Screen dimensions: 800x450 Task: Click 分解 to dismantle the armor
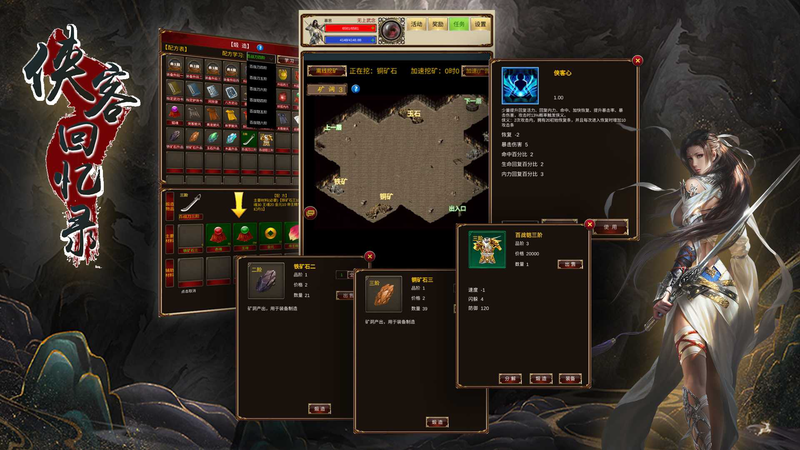(509, 379)
